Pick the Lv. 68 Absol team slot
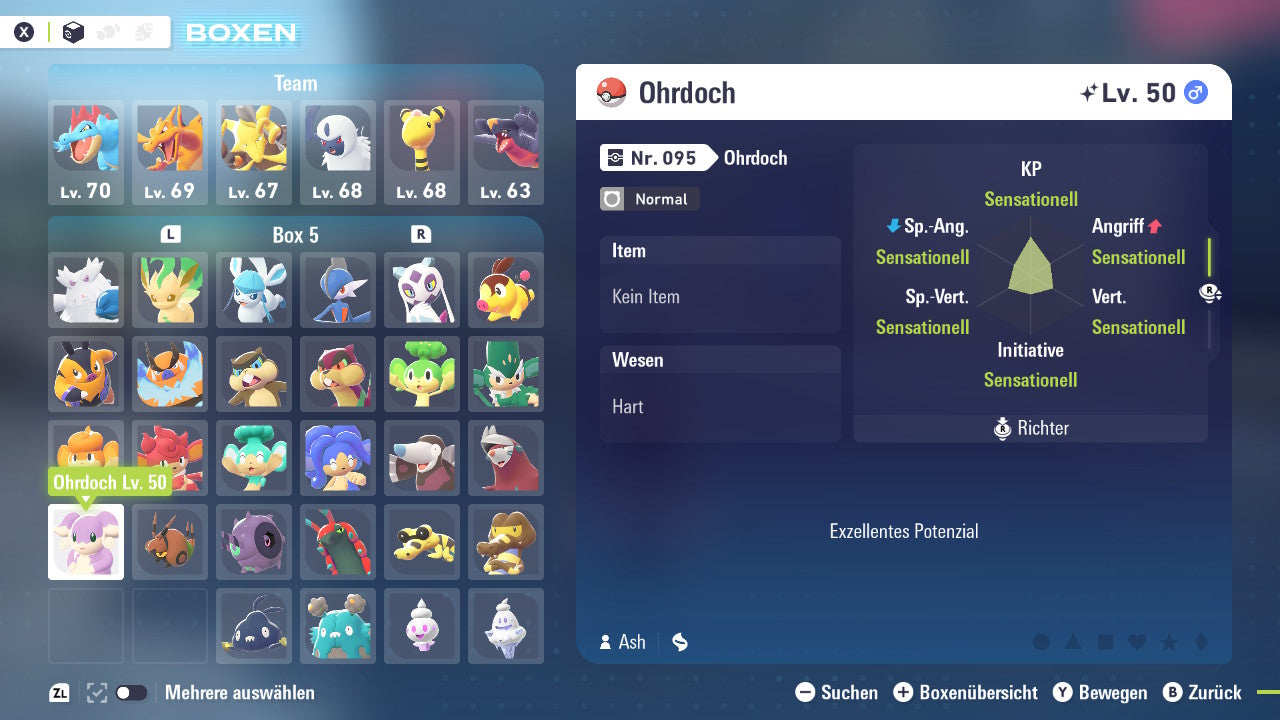This screenshot has height=720, width=1280. (338, 152)
